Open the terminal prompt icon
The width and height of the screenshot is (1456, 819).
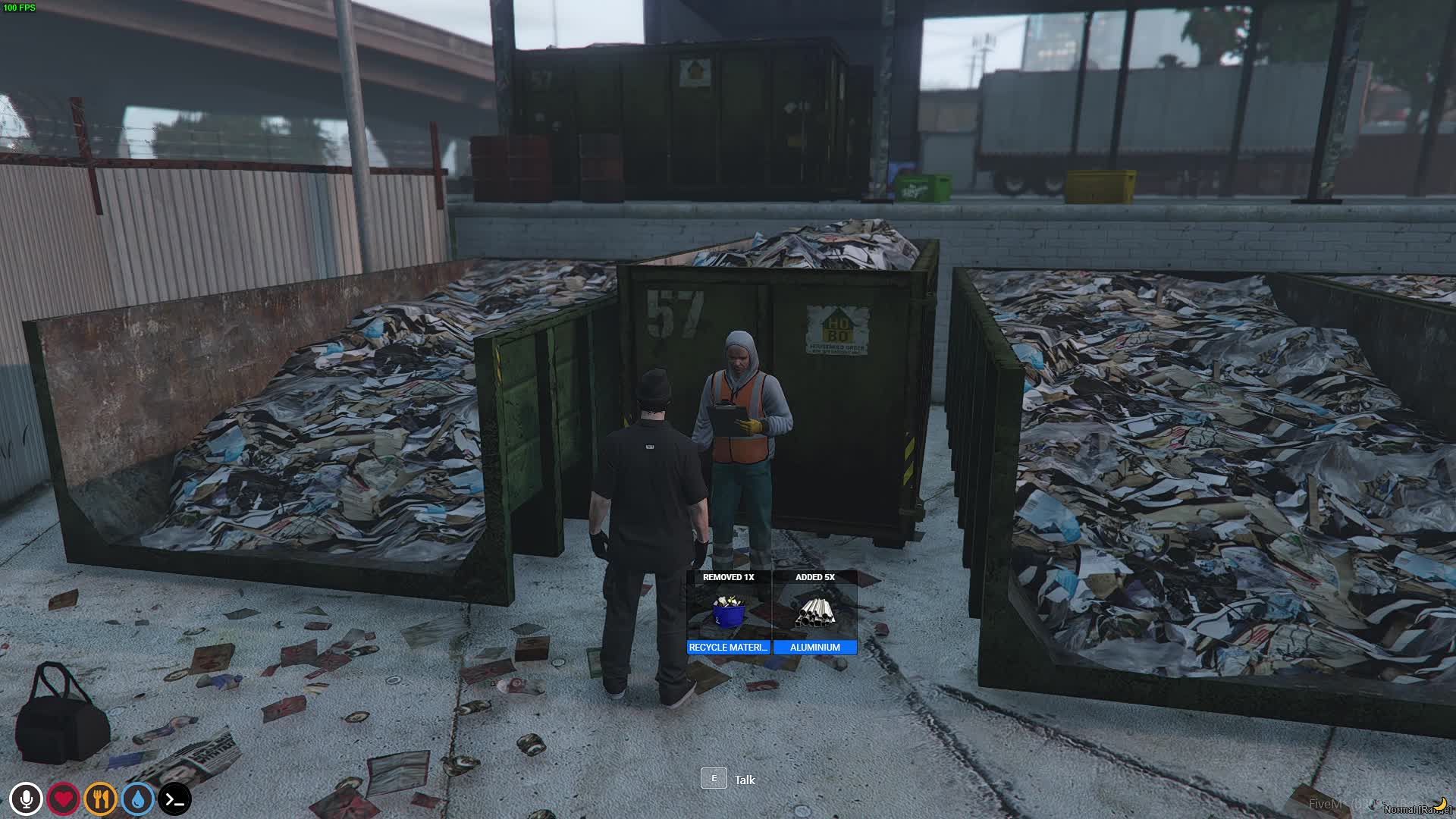(174, 799)
